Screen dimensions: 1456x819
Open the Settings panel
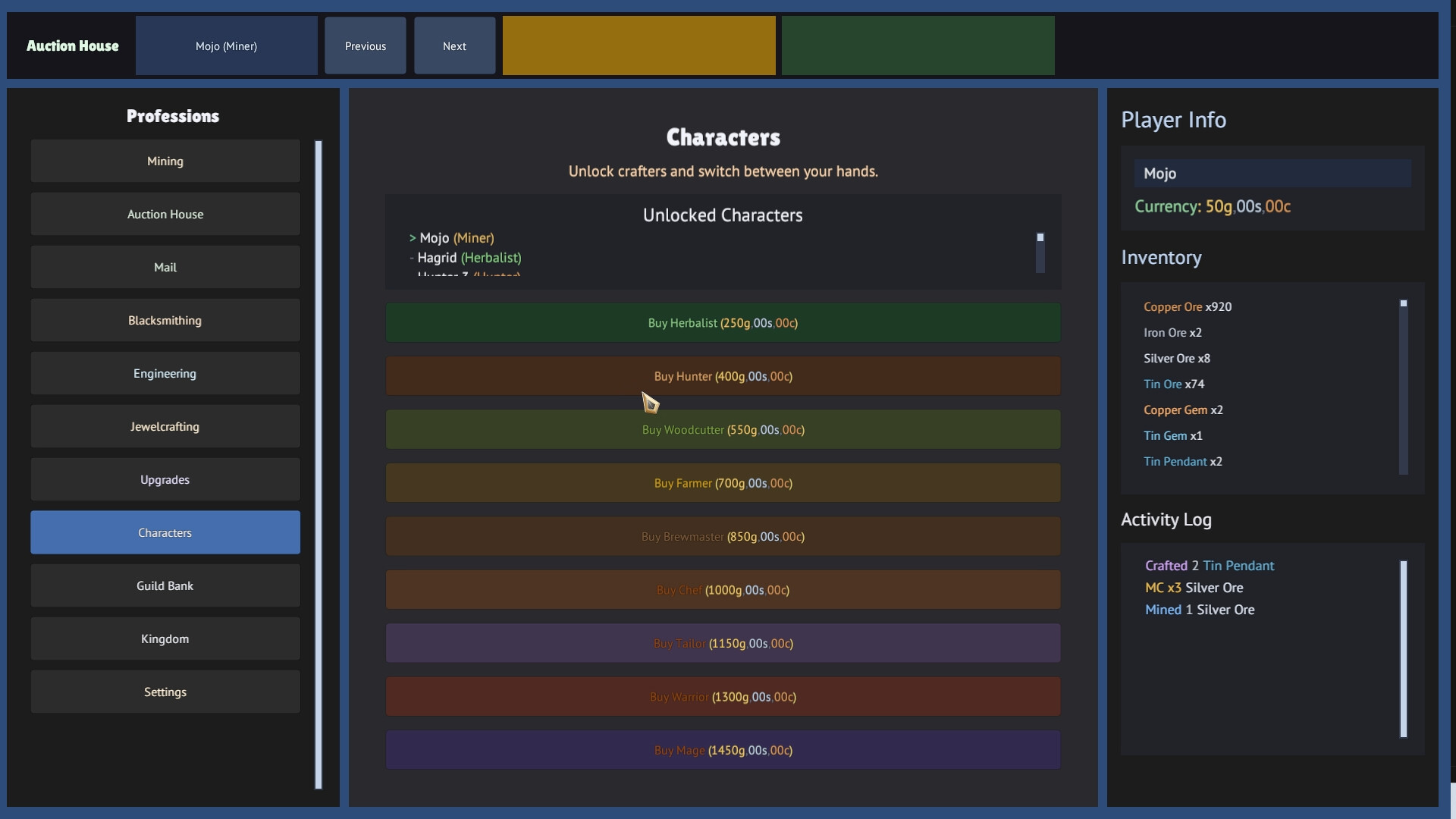165,692
